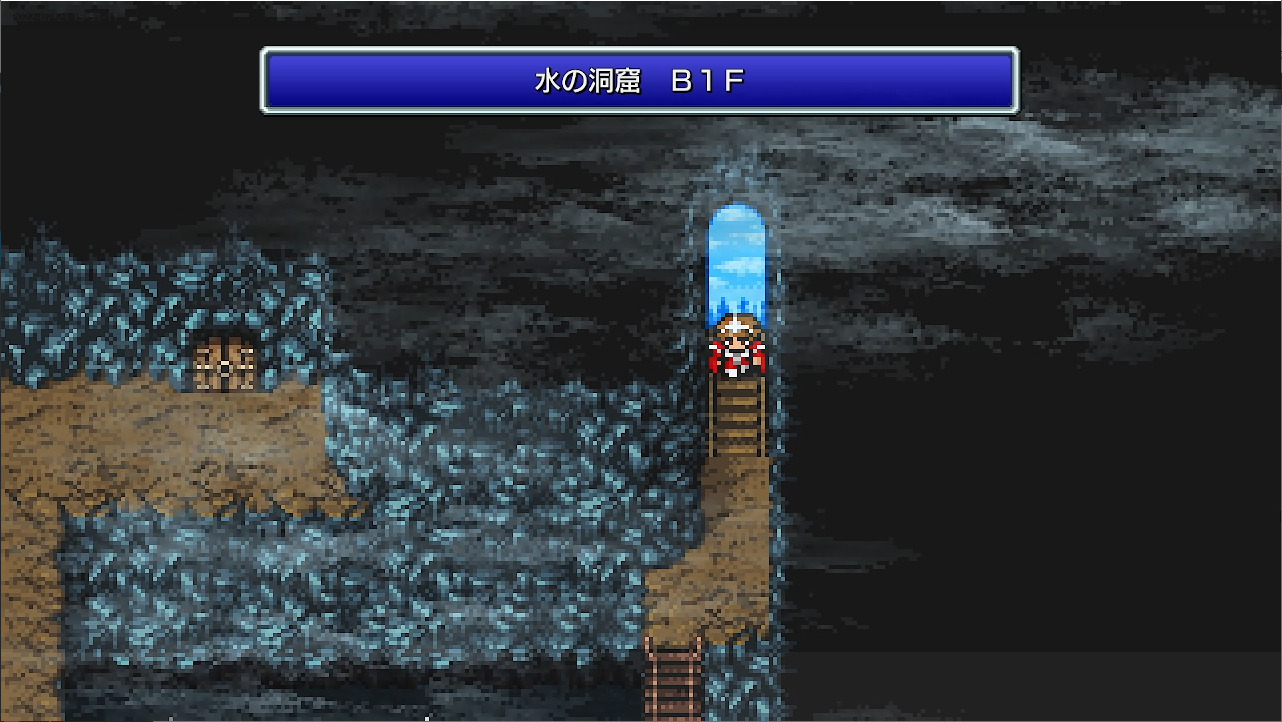Click the glowing cave entrance above the hero

737,260
